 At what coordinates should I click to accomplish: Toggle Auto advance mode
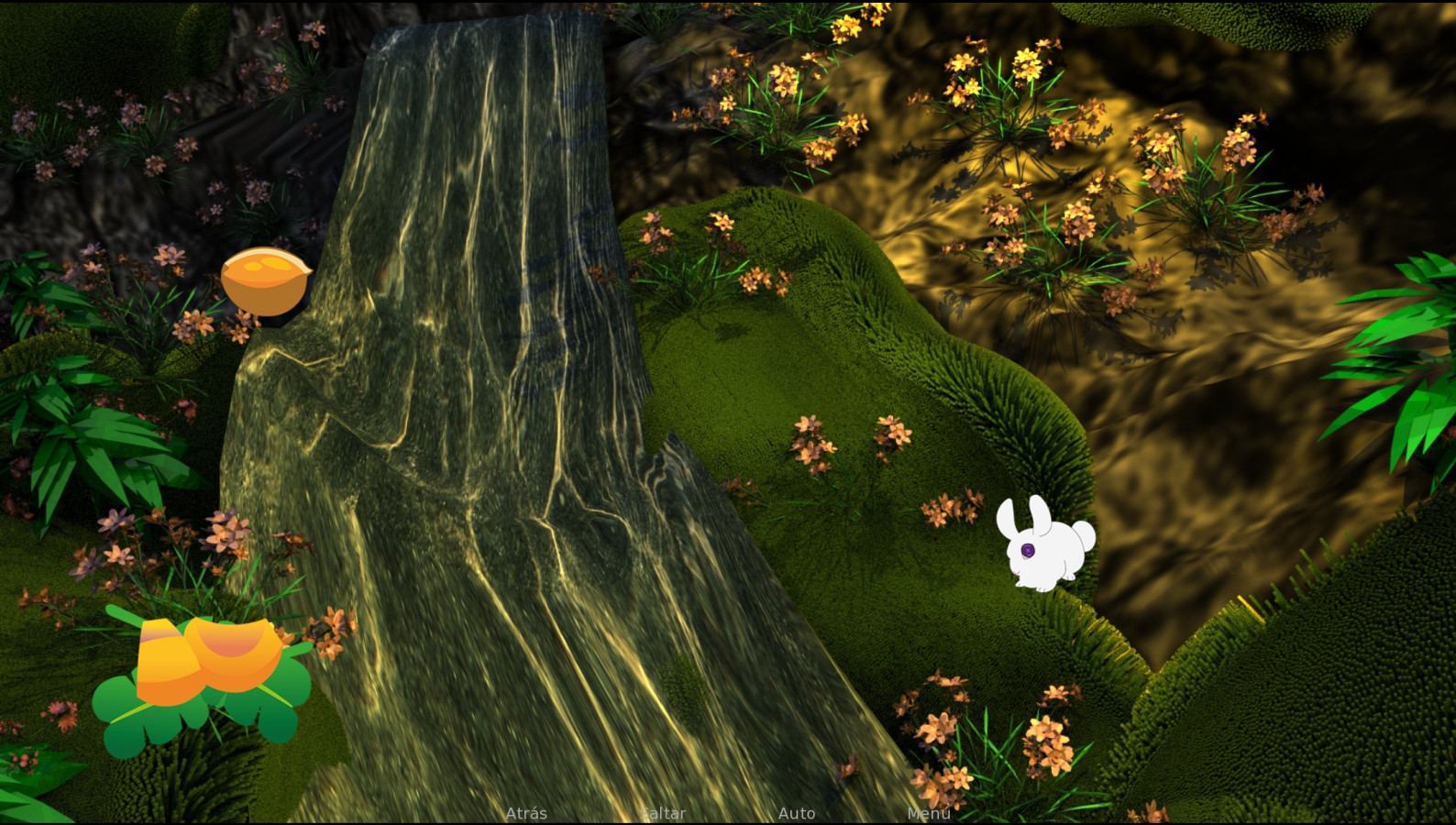pos(796,813)
